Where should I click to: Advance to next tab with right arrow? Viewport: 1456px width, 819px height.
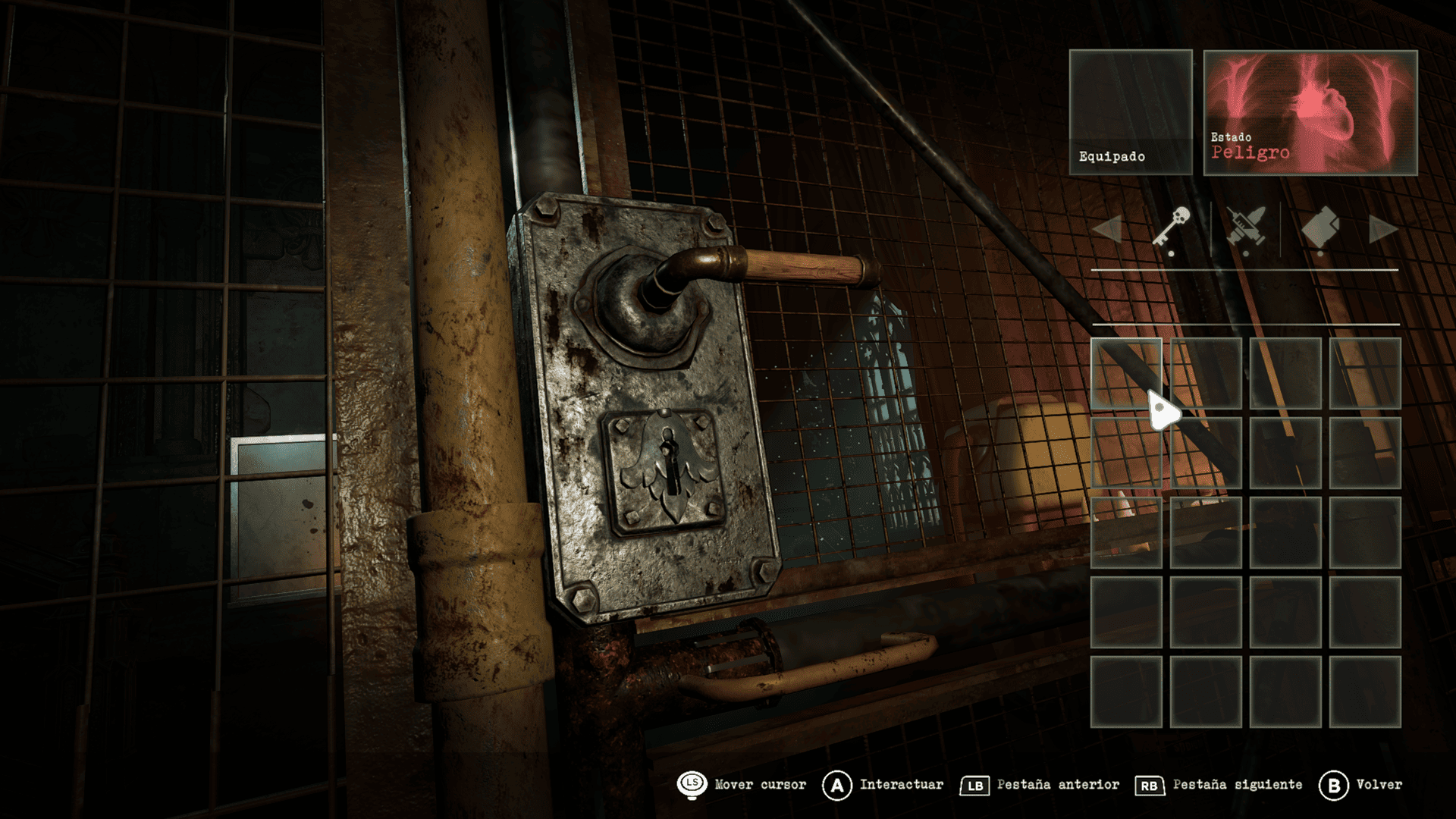click(x=1382, y=229)
